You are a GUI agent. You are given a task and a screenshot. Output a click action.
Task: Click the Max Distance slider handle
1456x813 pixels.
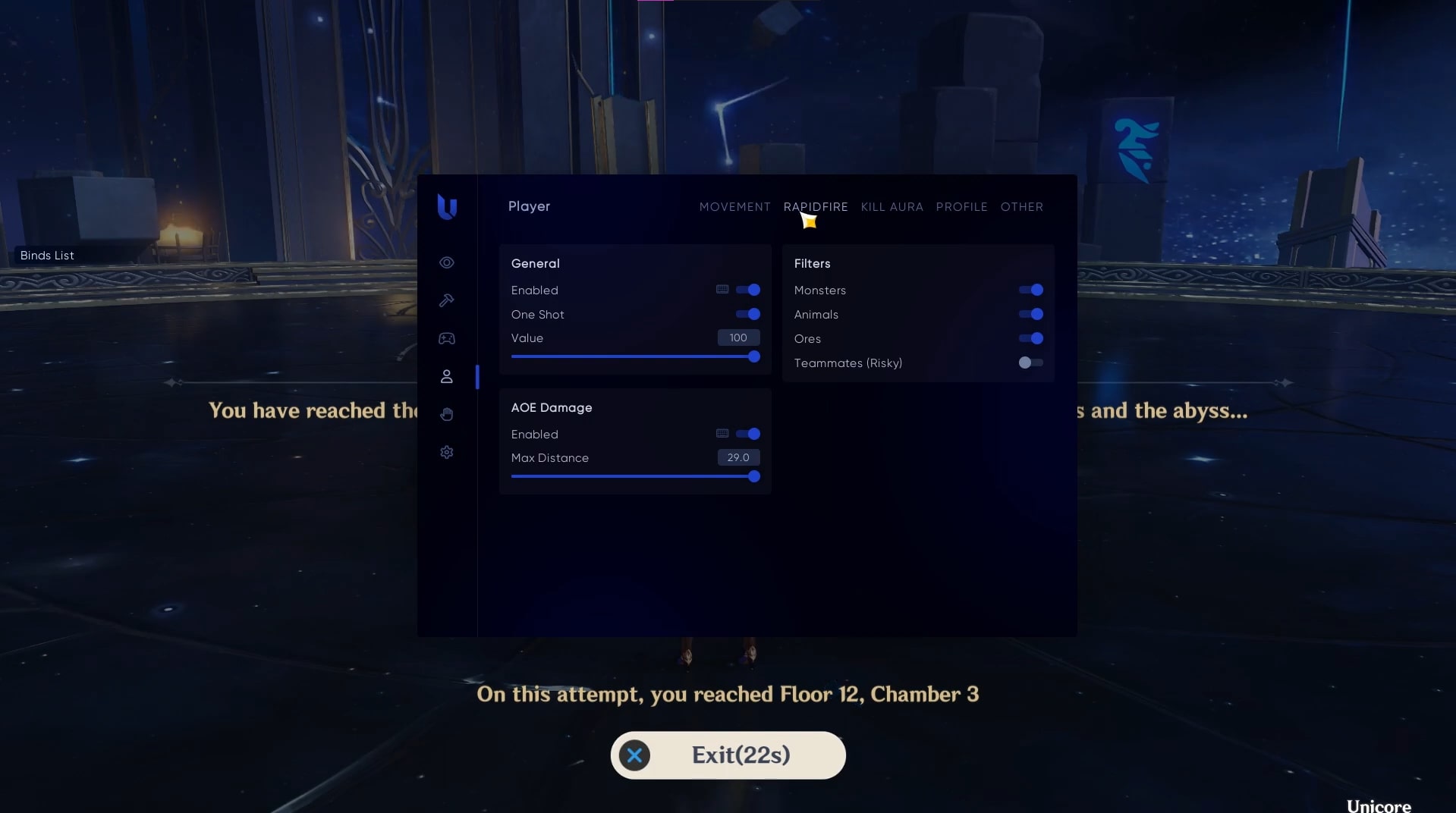pos(754,476)
